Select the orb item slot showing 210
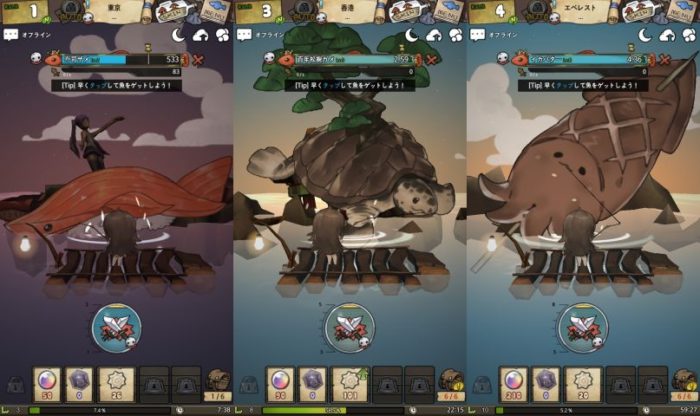 click(514, 383)
